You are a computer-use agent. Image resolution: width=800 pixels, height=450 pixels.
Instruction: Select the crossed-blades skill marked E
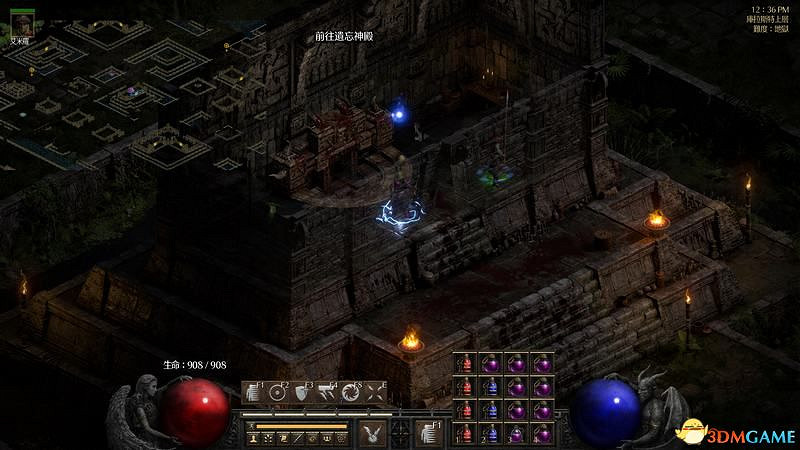click(376, 392)
